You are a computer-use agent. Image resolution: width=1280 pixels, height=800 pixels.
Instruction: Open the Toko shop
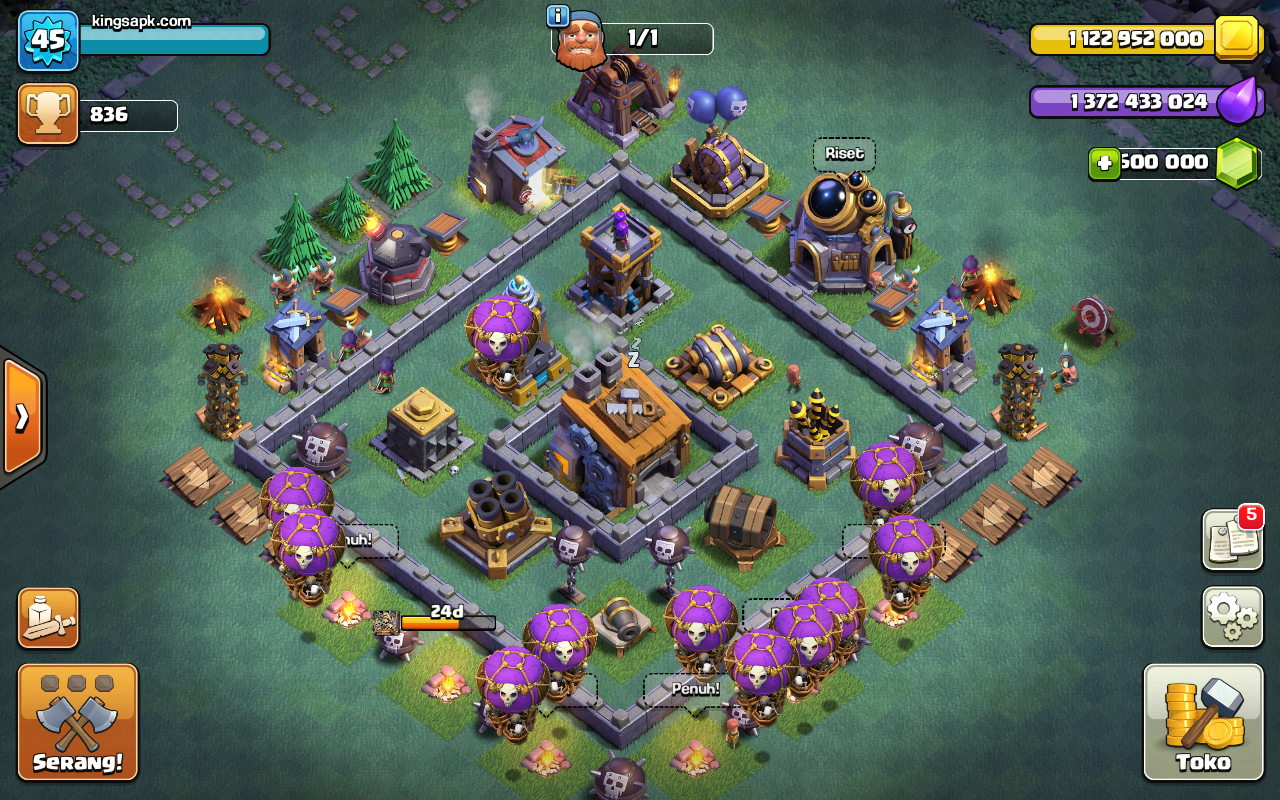point(1203,720)
